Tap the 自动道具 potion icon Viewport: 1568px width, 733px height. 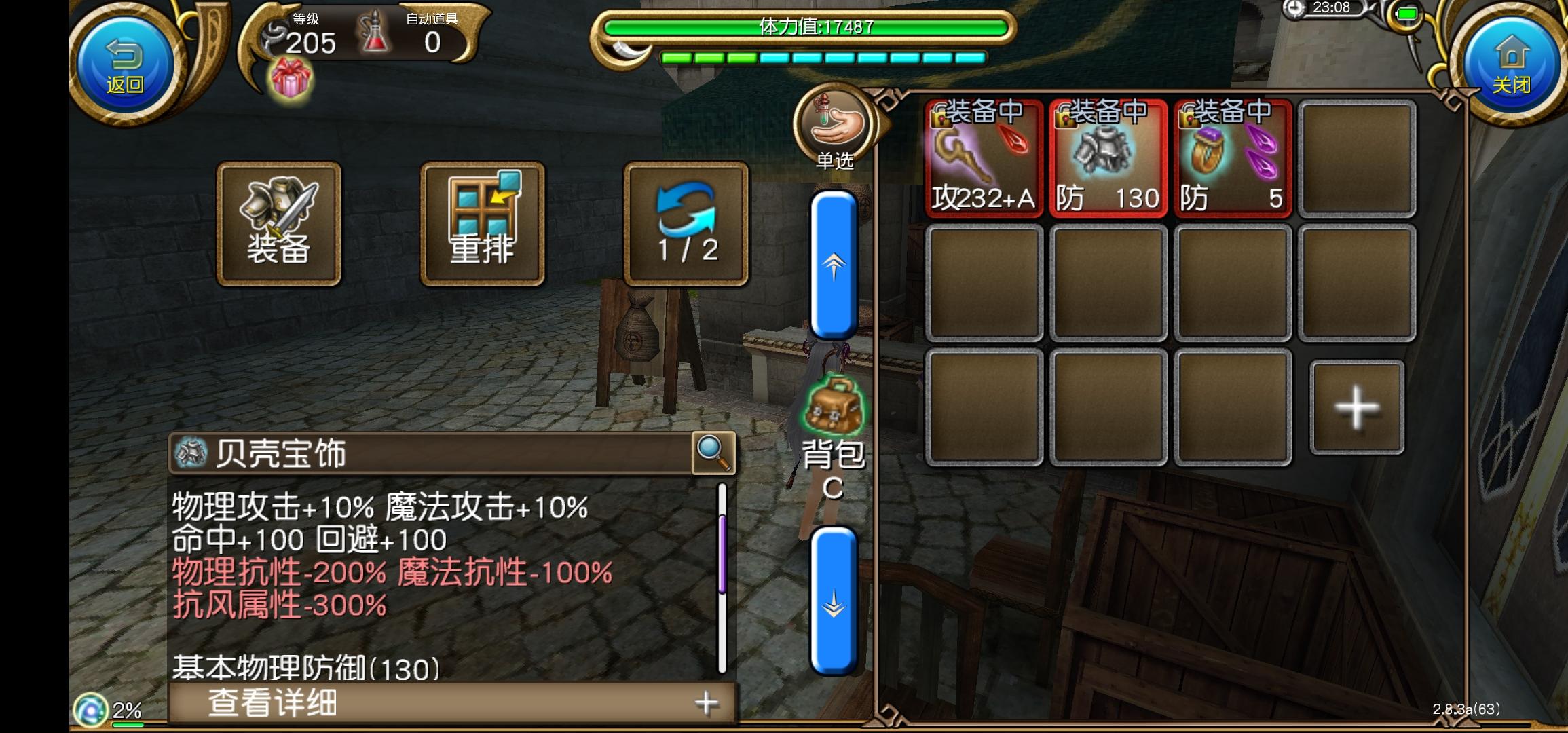pyautogui.click(x=375, y=34)
